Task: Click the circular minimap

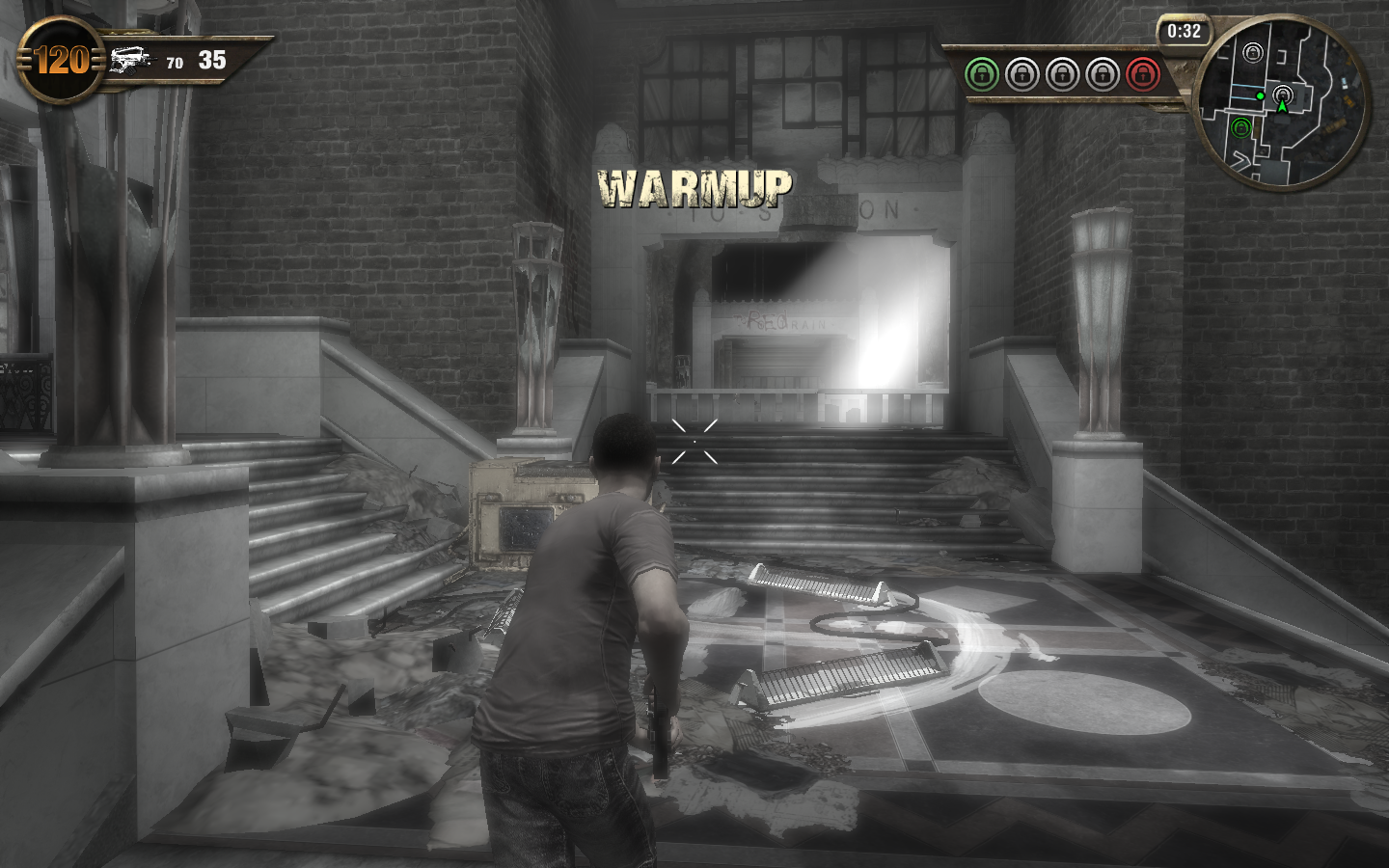Action: (1282, 104)
